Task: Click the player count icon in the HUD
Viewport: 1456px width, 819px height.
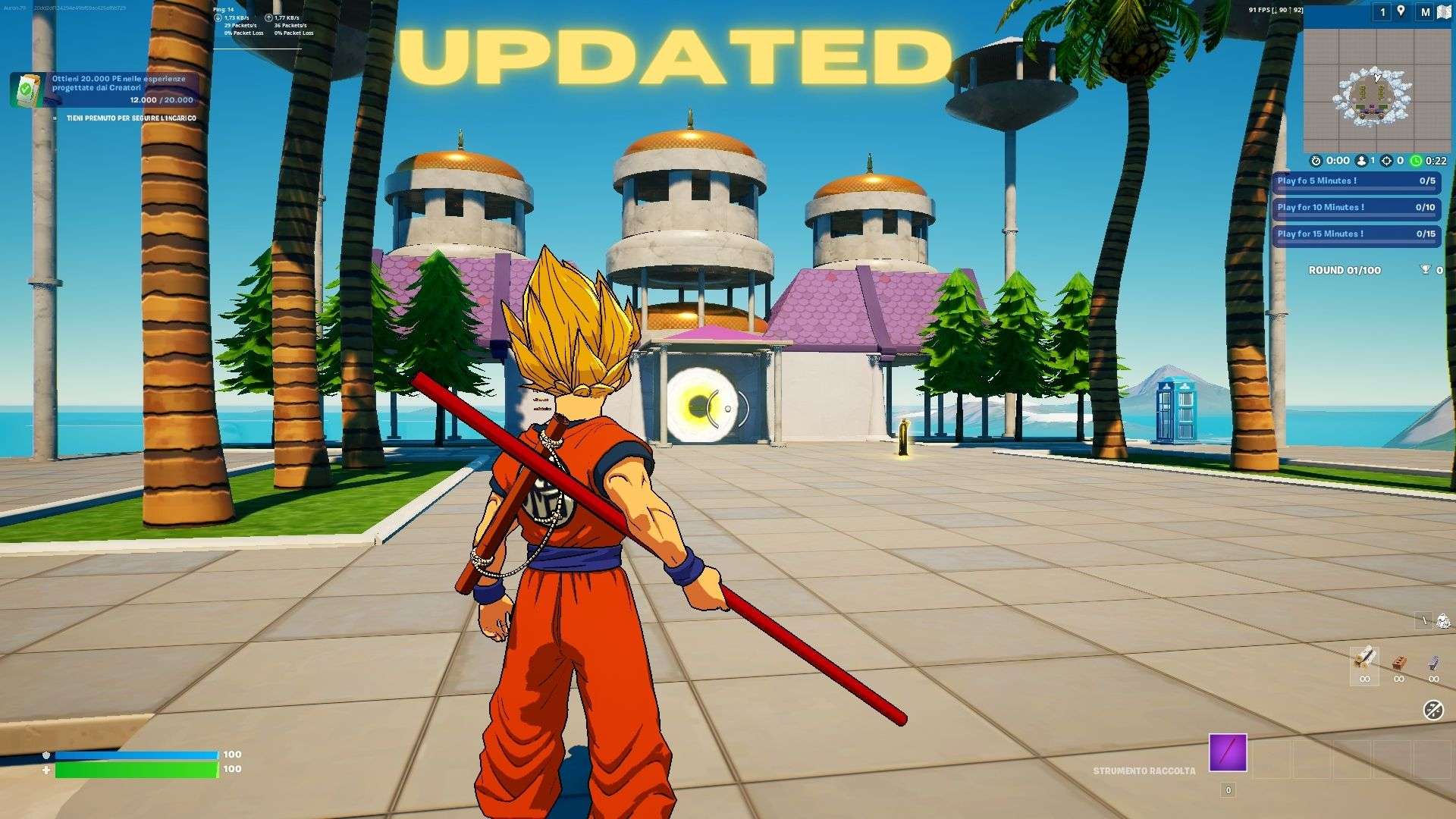Action: 1362,161
